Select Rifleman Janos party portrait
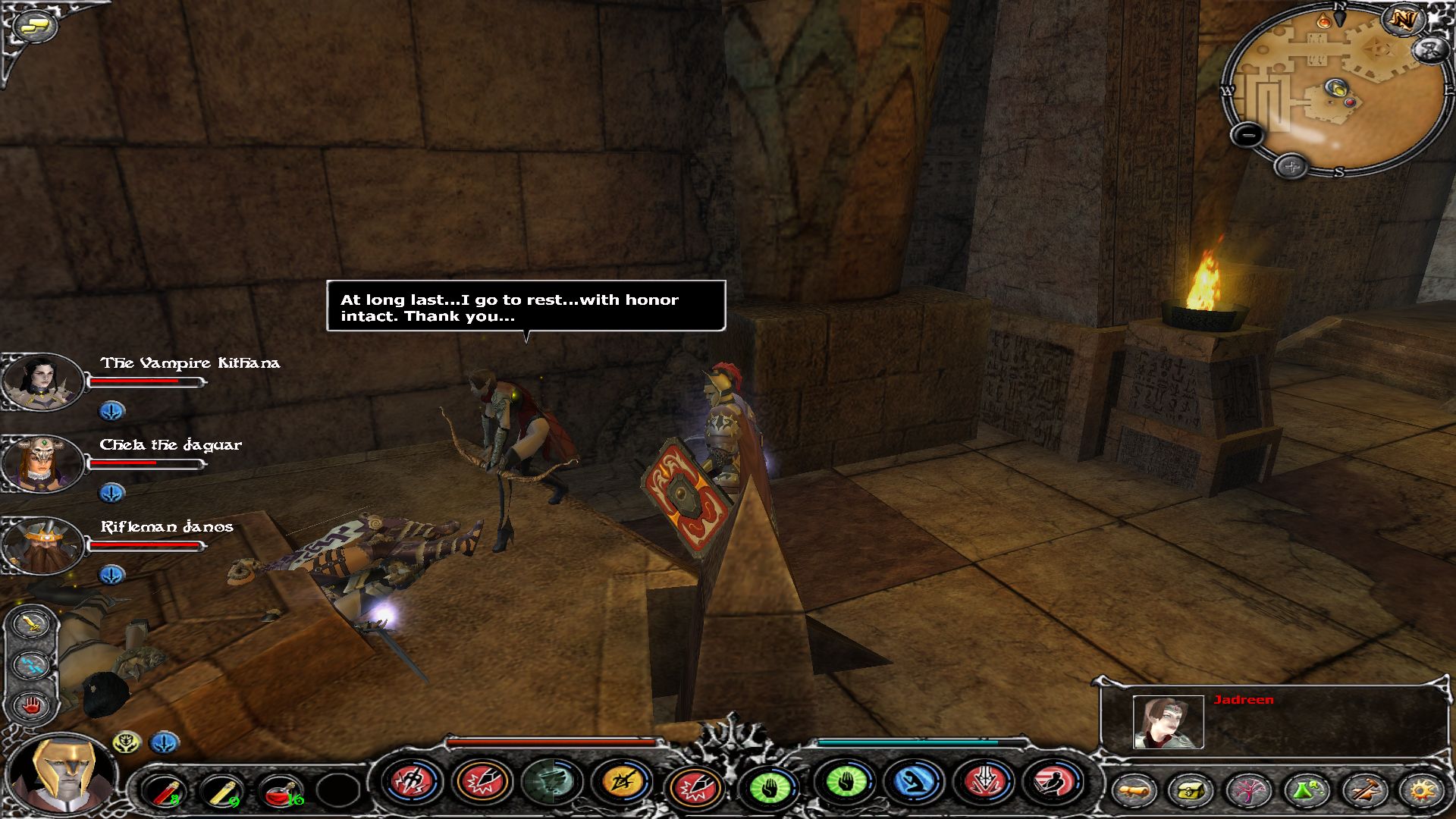This screenshot has width=1456, height=819. click(41, 545)
